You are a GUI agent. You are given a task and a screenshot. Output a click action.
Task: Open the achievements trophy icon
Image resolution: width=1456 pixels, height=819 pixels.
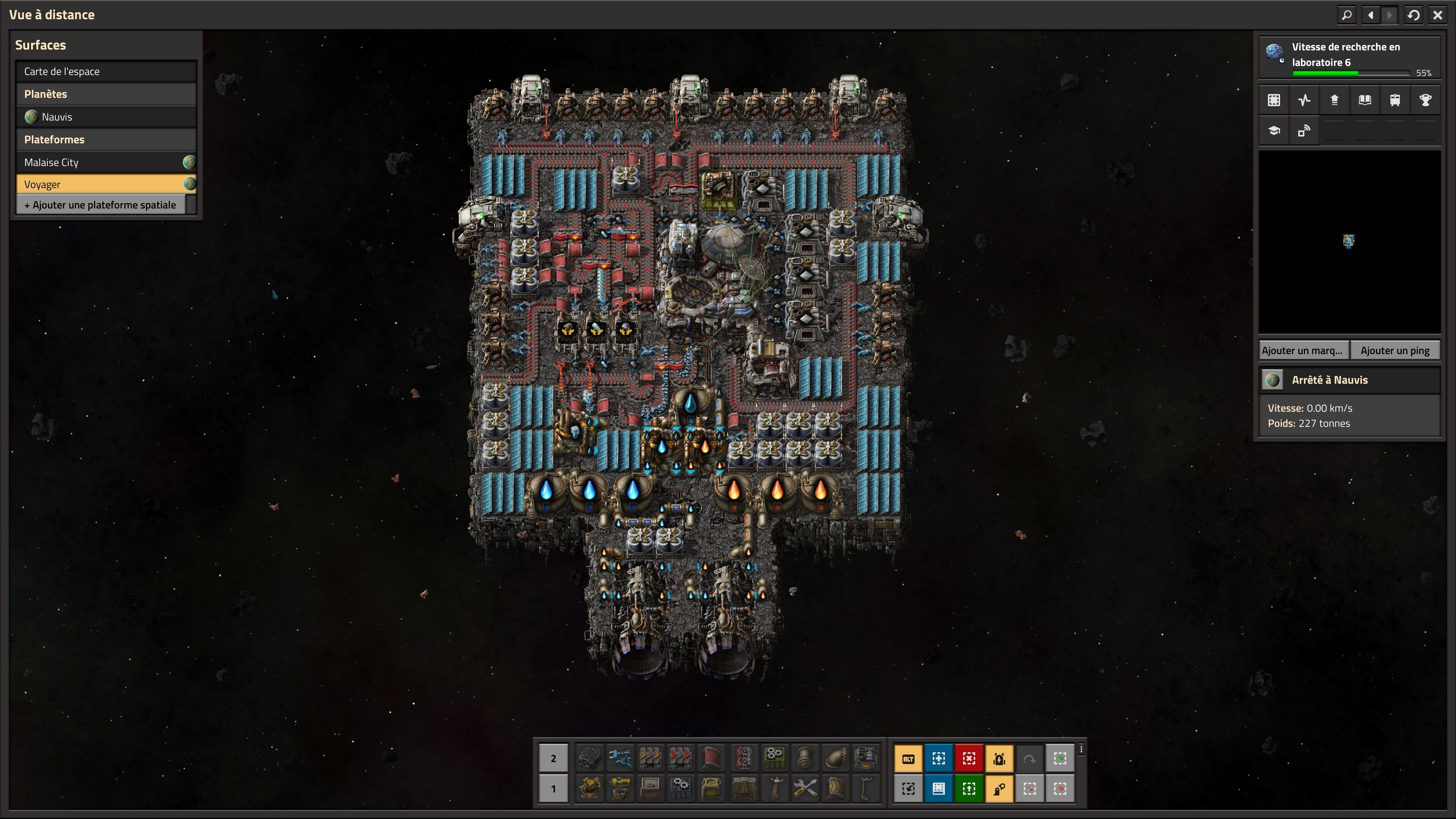(x=1425, y=100)
